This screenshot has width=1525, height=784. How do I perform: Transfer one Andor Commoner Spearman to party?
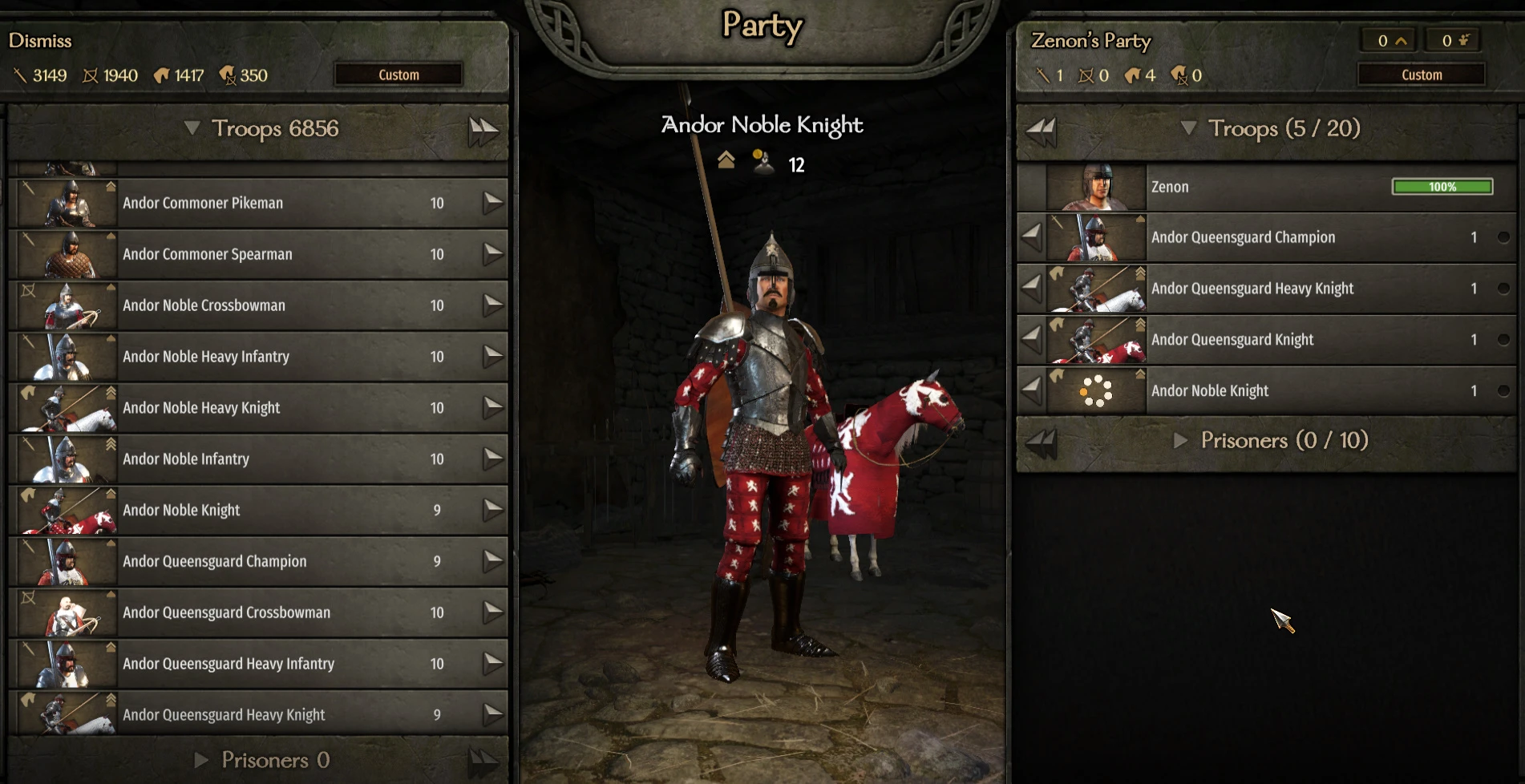492,254
